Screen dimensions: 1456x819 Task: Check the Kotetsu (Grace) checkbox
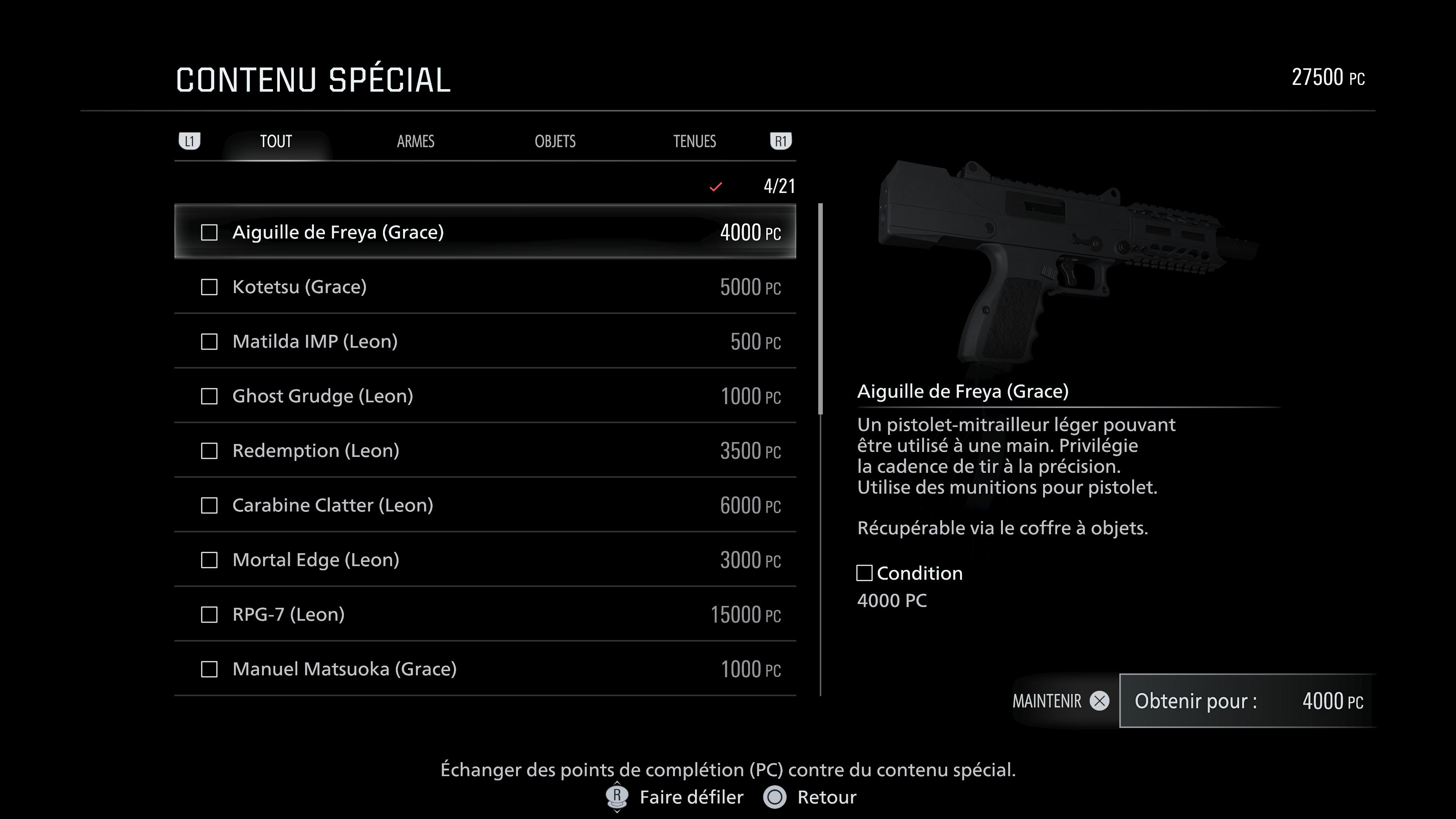tap(210, 287)
